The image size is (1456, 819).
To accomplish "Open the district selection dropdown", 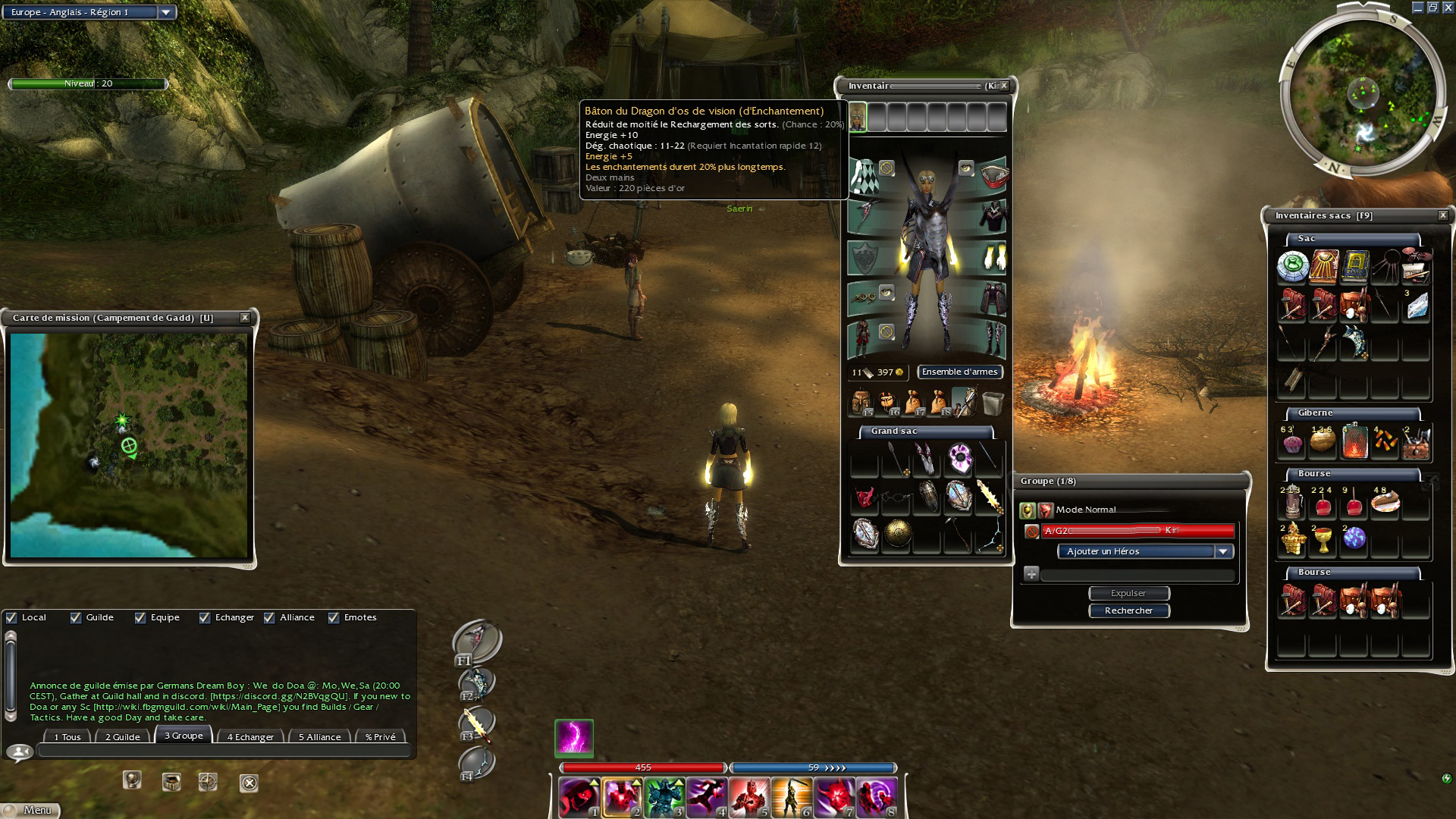I will (166, 12).
